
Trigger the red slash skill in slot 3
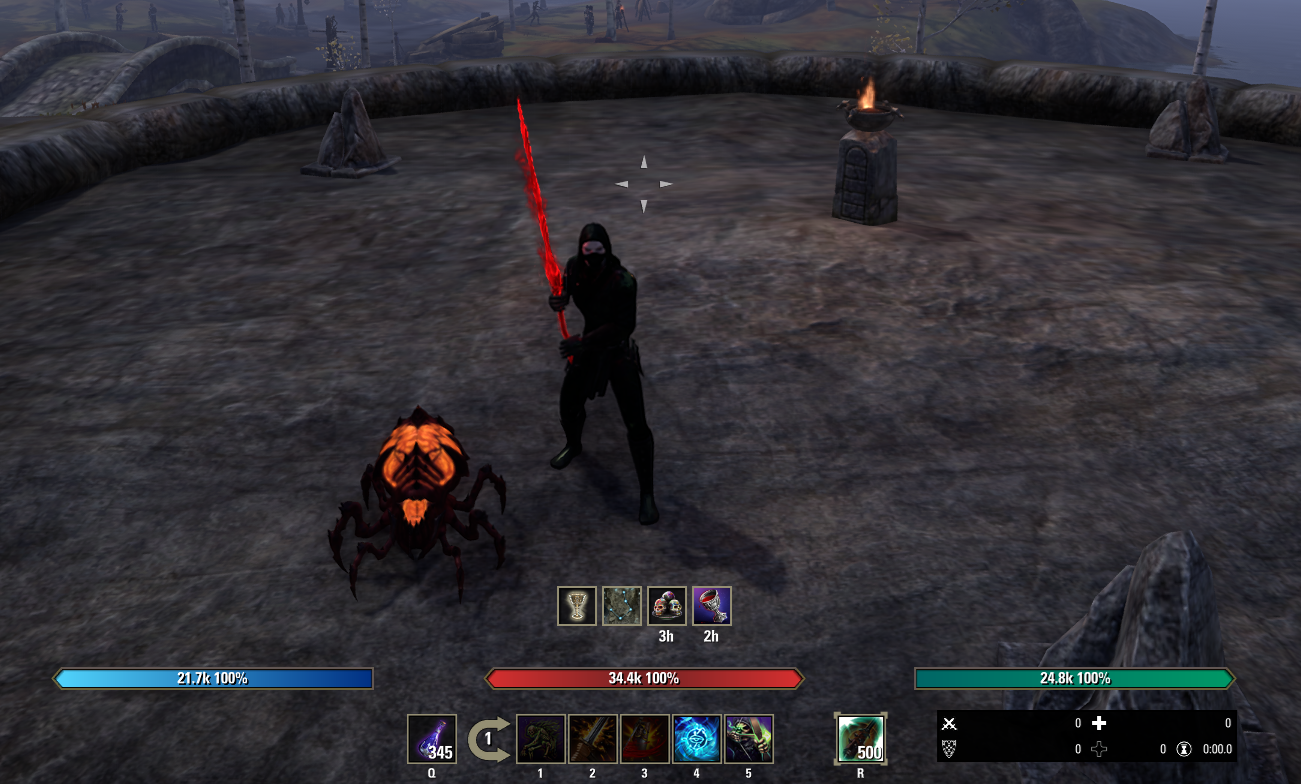coord(645,739)
